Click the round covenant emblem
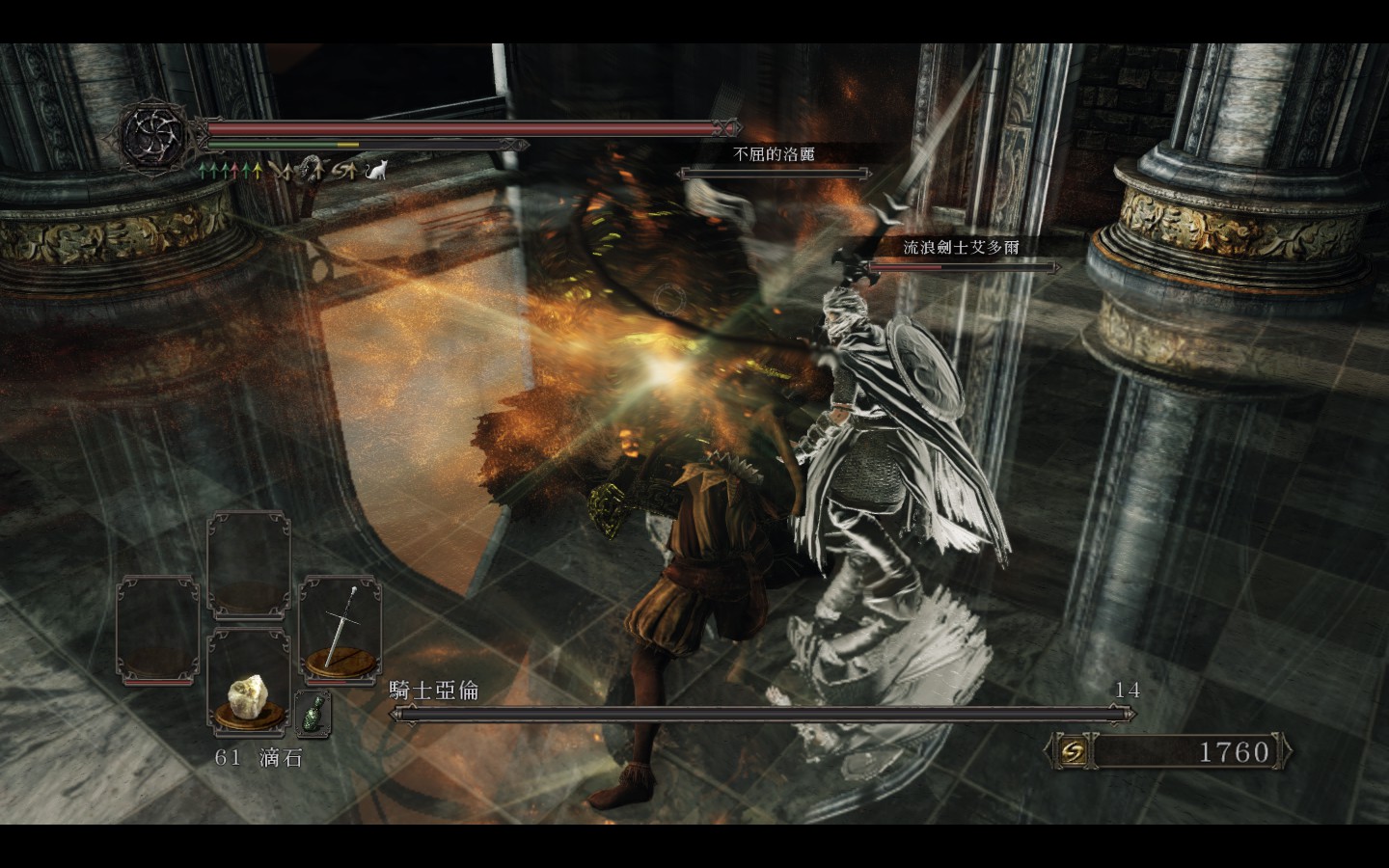Screen dimensions: 1389x868 click(154, 133)
